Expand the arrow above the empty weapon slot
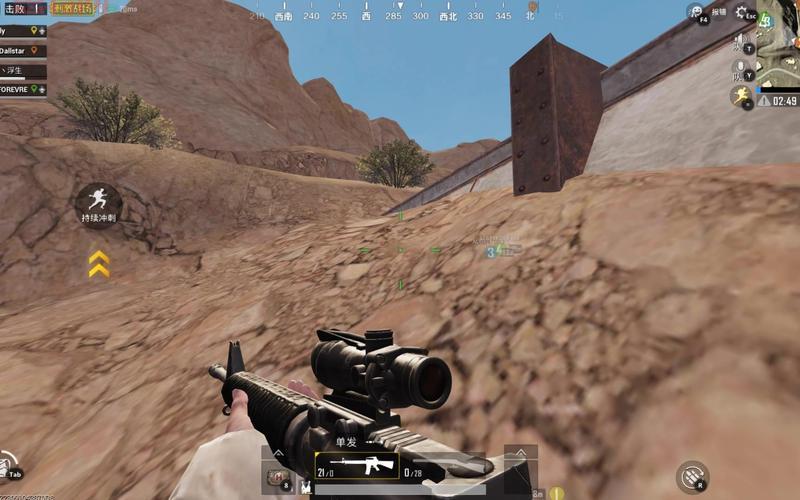Screen dimensions: 800x500 (x=521, y=452)
